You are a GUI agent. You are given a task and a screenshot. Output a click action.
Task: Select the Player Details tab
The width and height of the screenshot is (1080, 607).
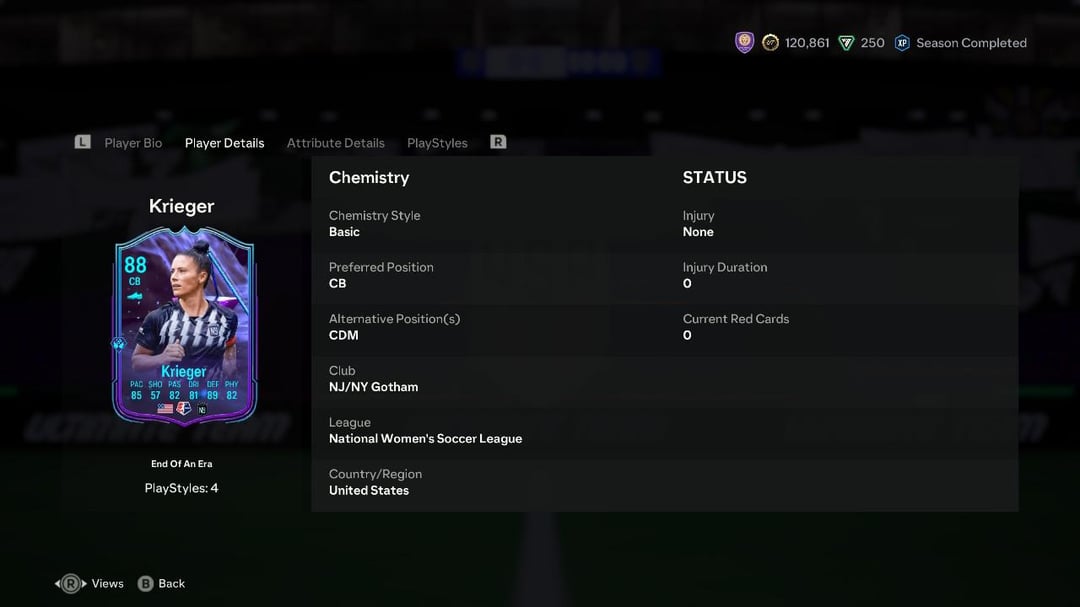[224, 143]
